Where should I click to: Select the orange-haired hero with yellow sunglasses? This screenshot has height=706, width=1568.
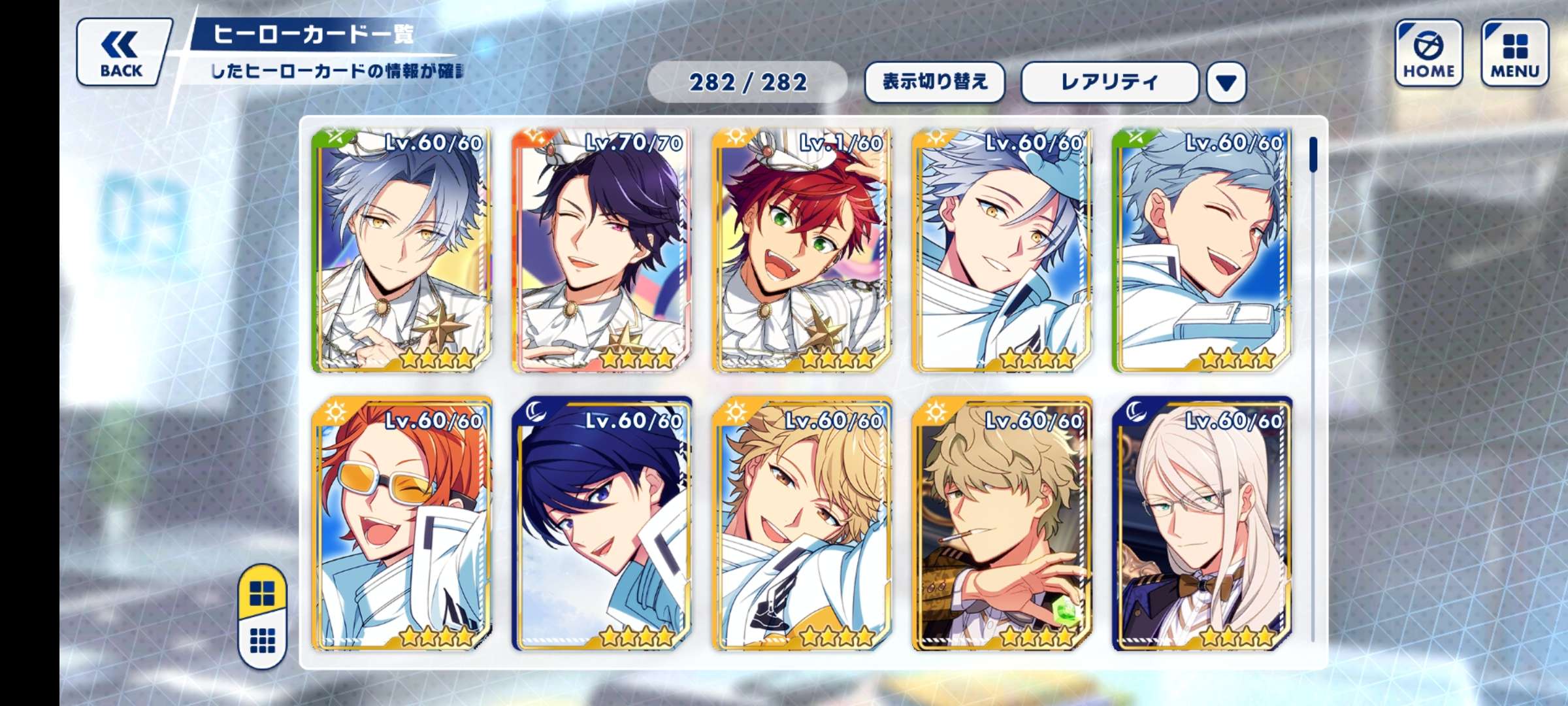pos(402,523)
